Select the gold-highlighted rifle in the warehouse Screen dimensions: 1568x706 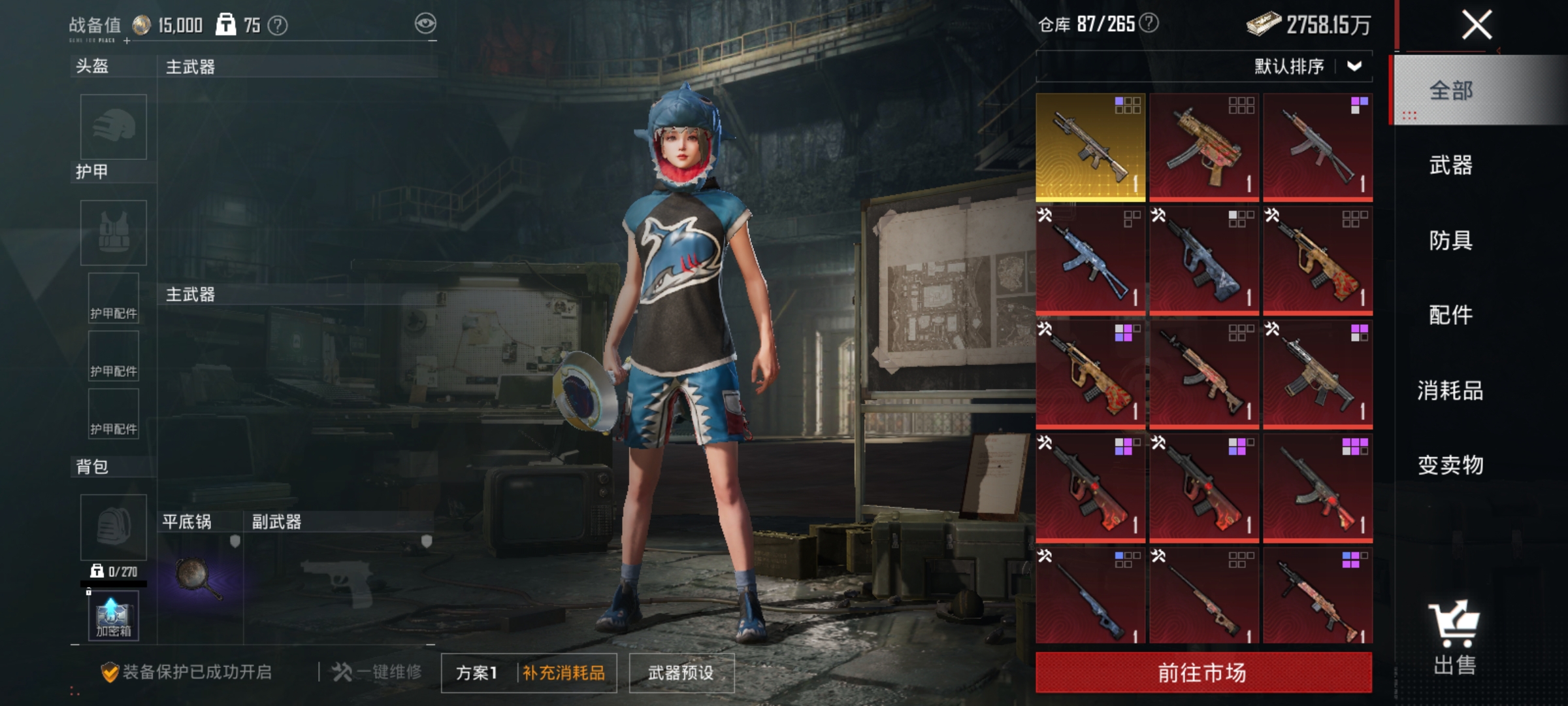pyautogui.click(x=1090, y=146)
